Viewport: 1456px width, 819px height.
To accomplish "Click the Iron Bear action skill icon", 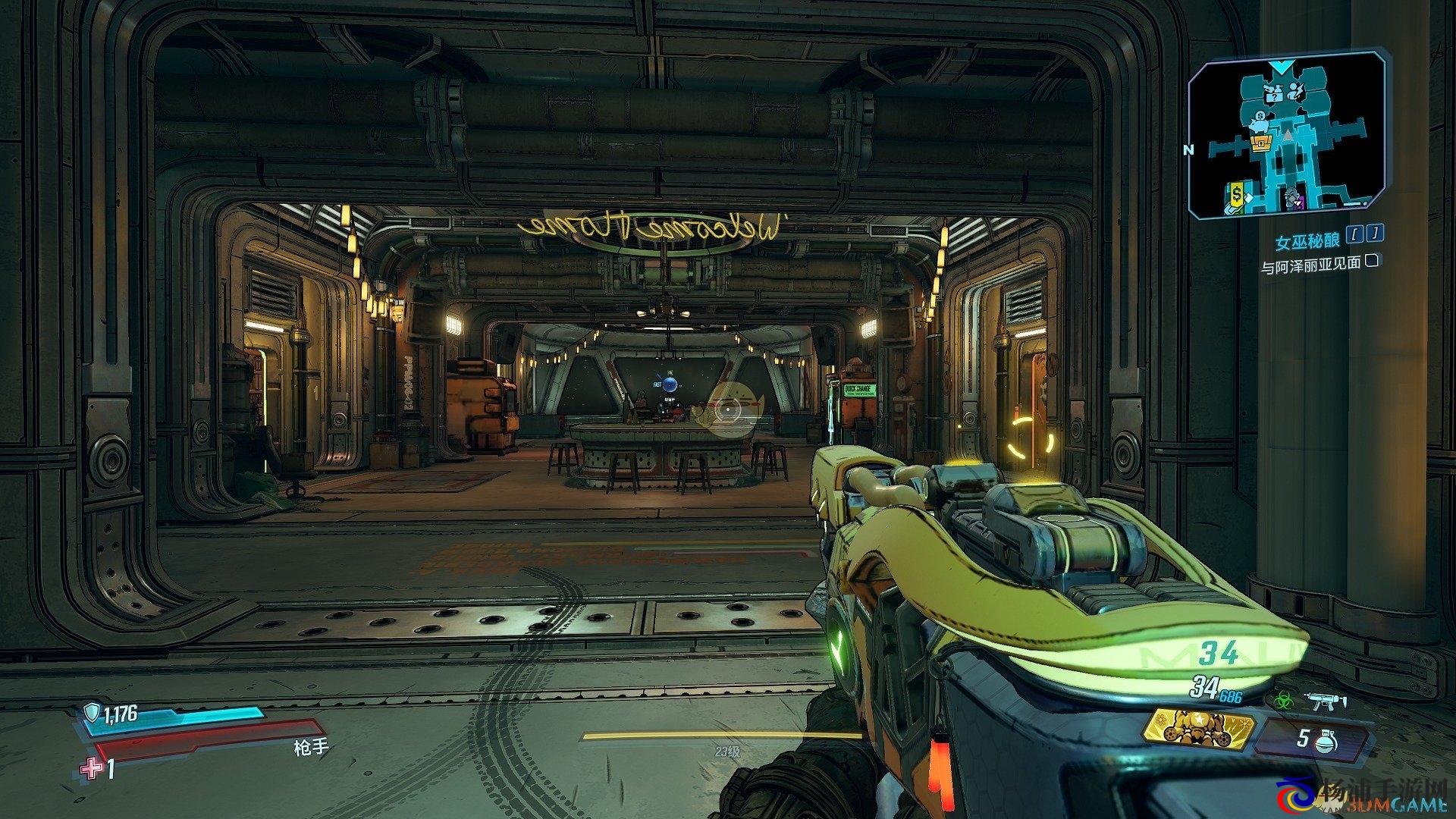I will pos(1198,729).
